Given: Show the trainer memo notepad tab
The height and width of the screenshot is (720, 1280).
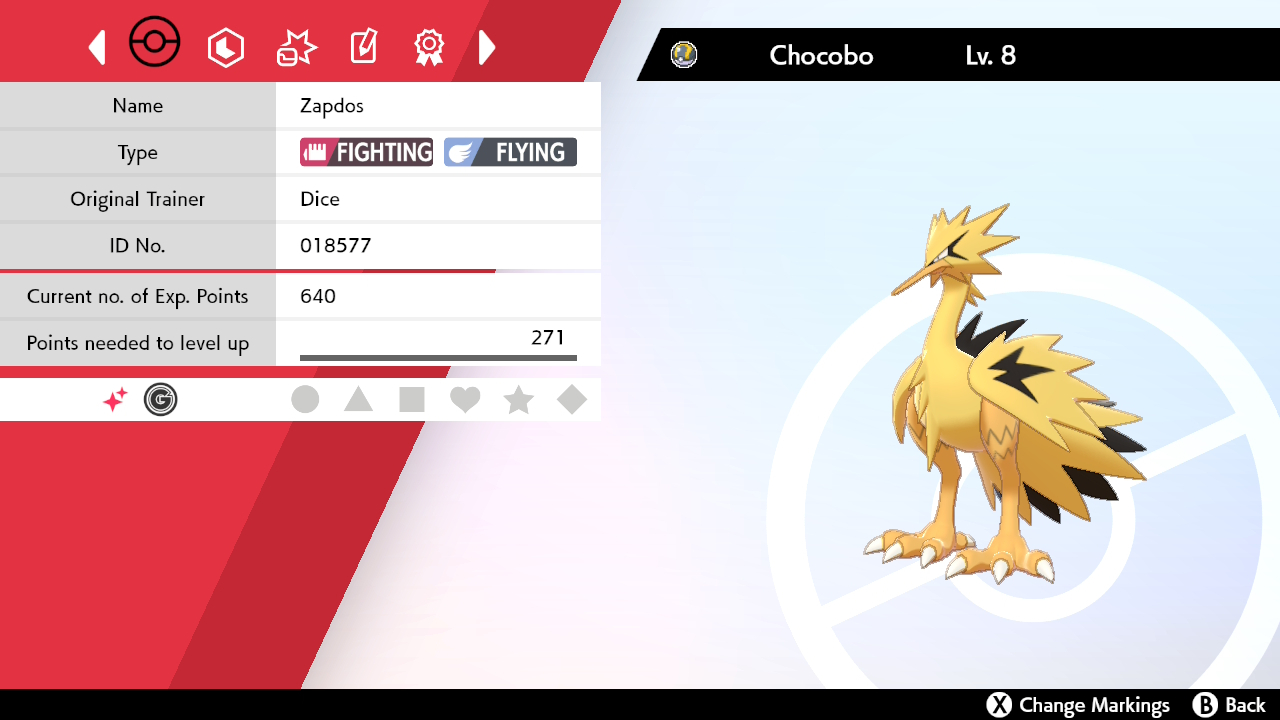Looking at the screenshot, I should [363, 47].
